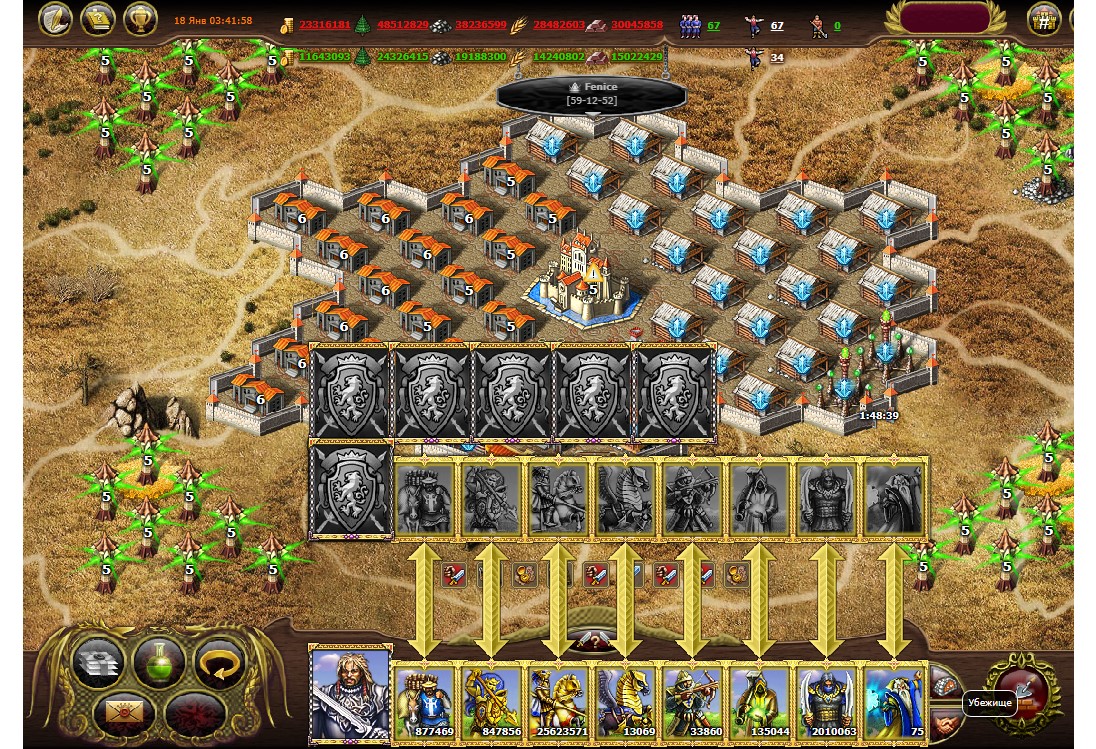Choose the hooded healer unit showing 135044
Image resolution: width=1096 pixels, height=749 pixels.
(x=759, y=702)
